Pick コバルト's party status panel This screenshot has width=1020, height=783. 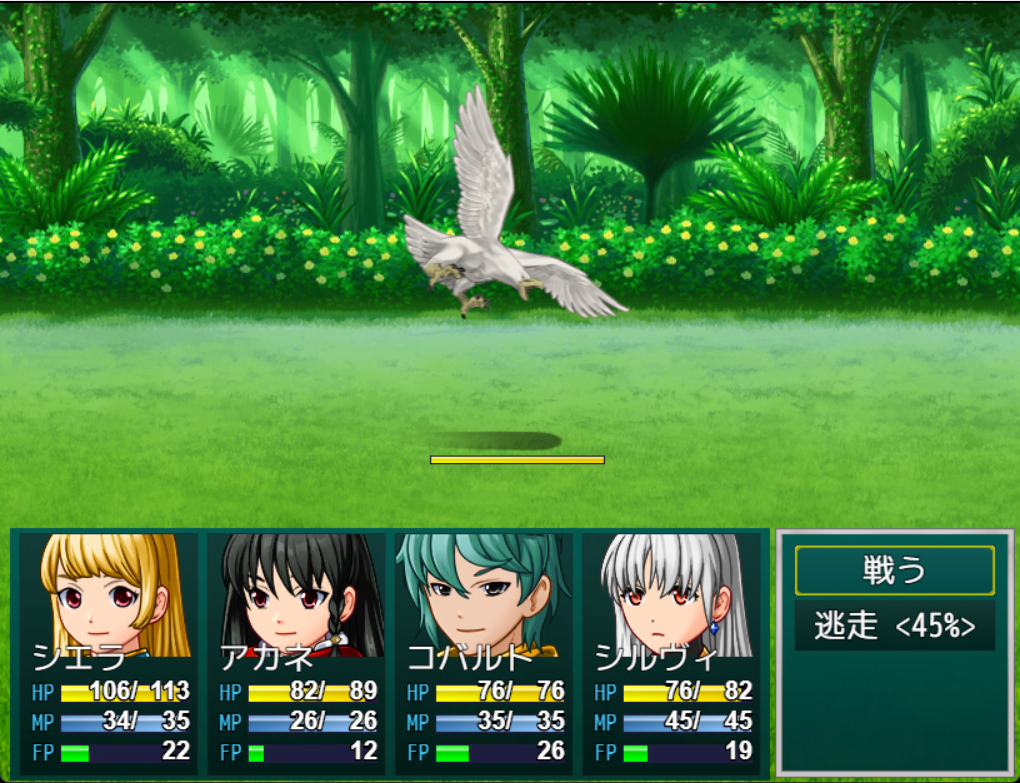point(484,651)
